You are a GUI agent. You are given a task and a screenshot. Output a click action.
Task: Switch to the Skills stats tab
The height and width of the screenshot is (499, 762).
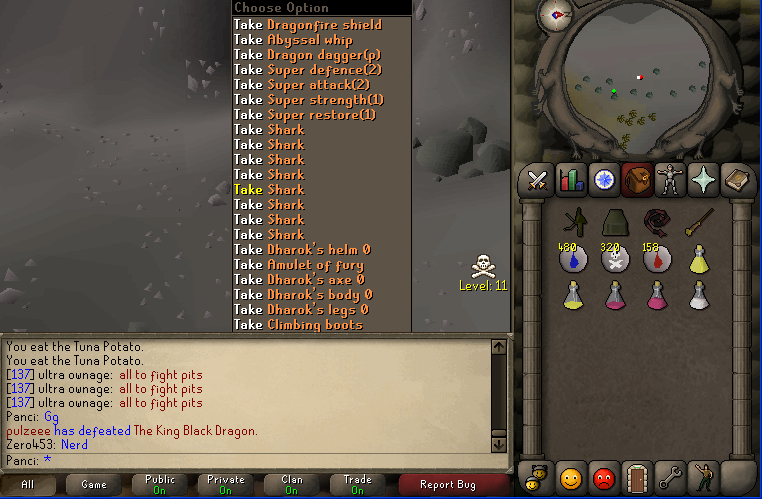[571, 180]
